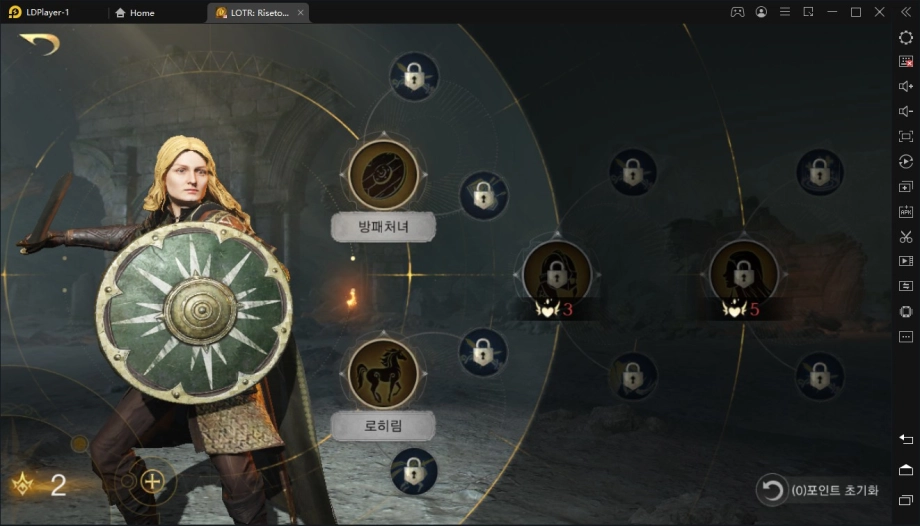Add skill points with the plus button

tap(152, 481)
